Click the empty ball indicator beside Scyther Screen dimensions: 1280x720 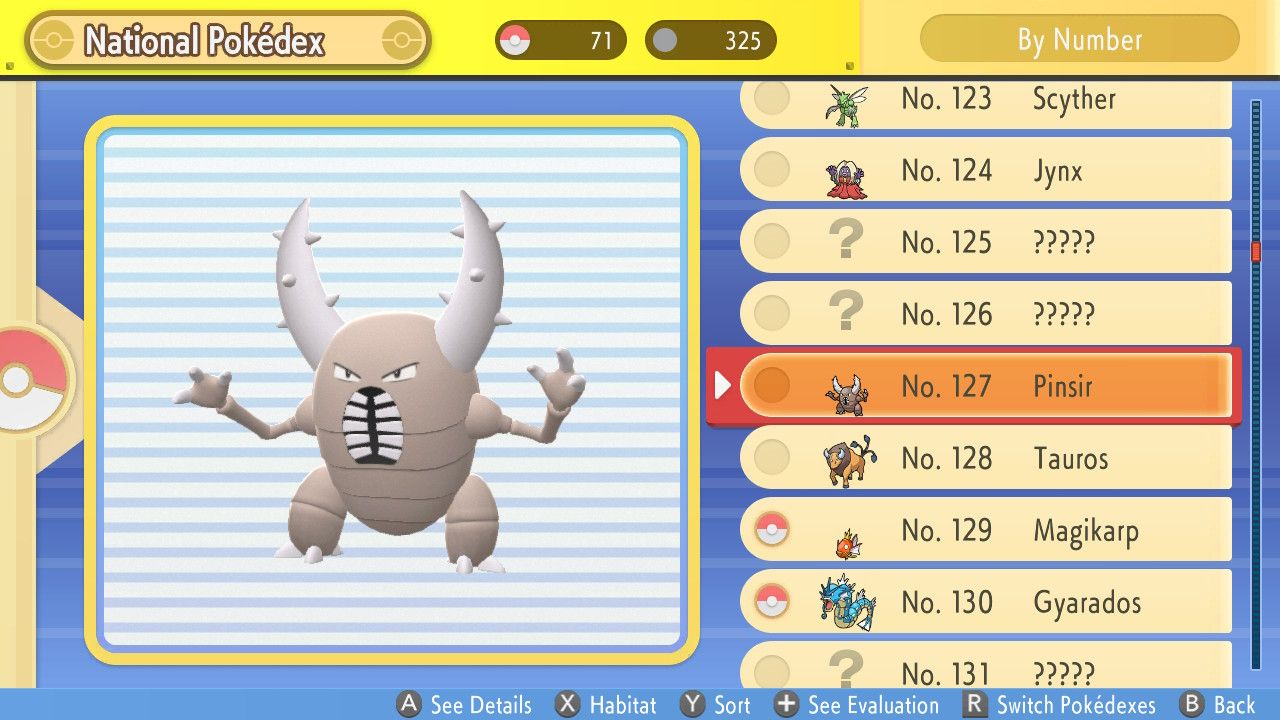click(x=771, y=99)
